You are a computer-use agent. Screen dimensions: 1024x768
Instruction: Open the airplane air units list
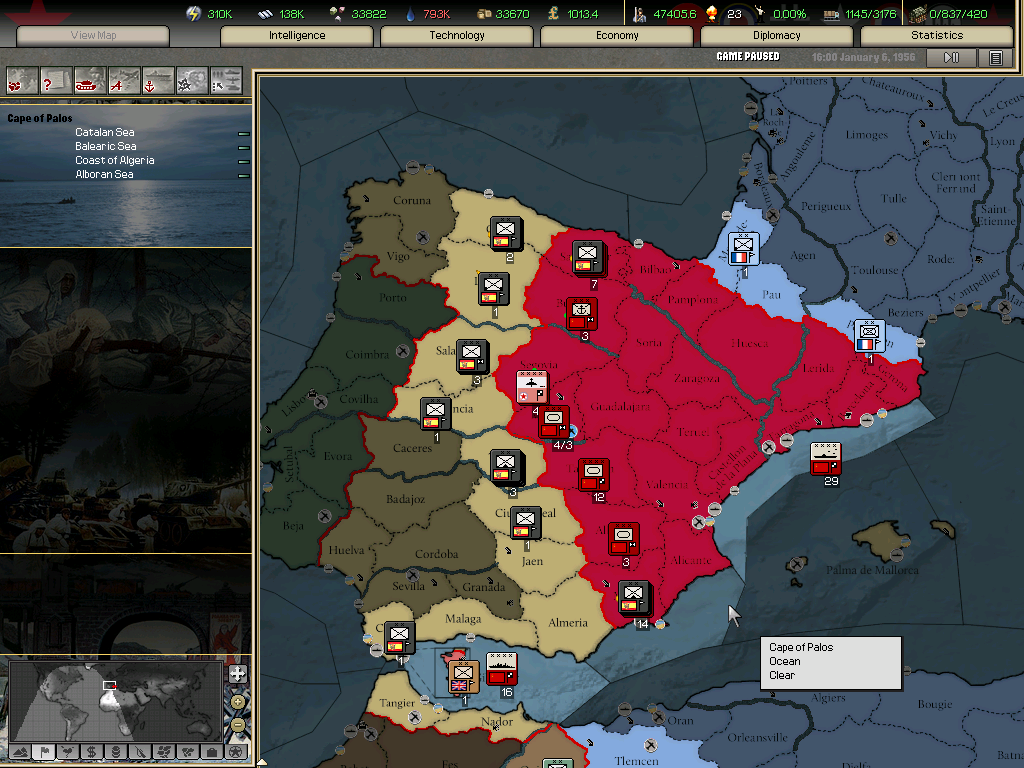pyautogui.click(x=124, y=80)
